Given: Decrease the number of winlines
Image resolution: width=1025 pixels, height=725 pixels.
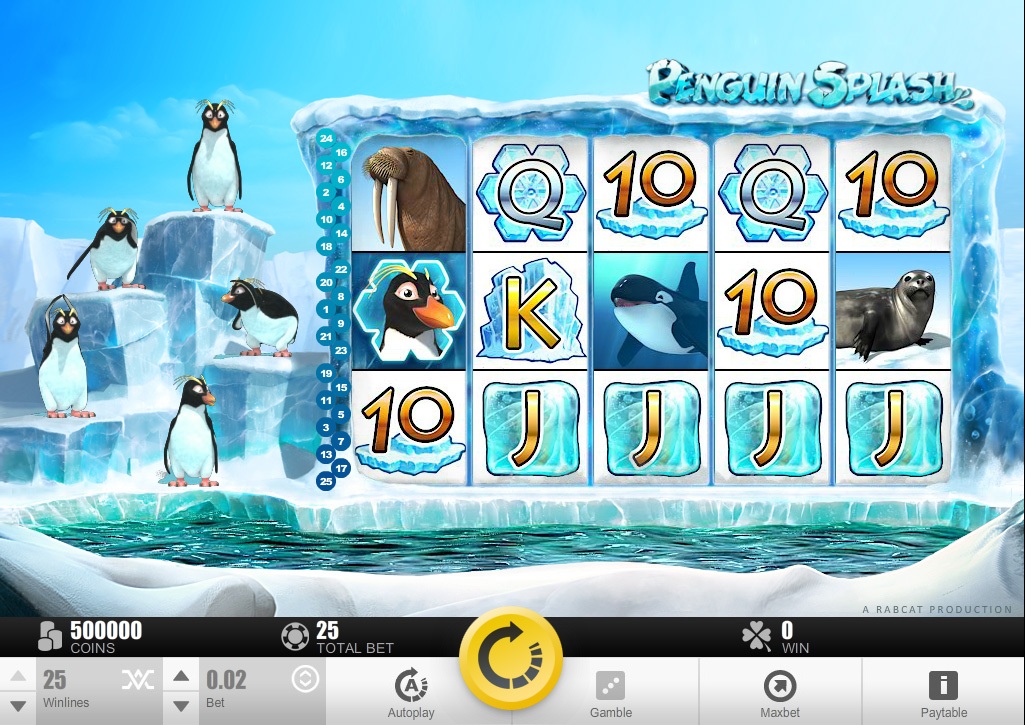Looking at the screenshot, I should (18, 706).
